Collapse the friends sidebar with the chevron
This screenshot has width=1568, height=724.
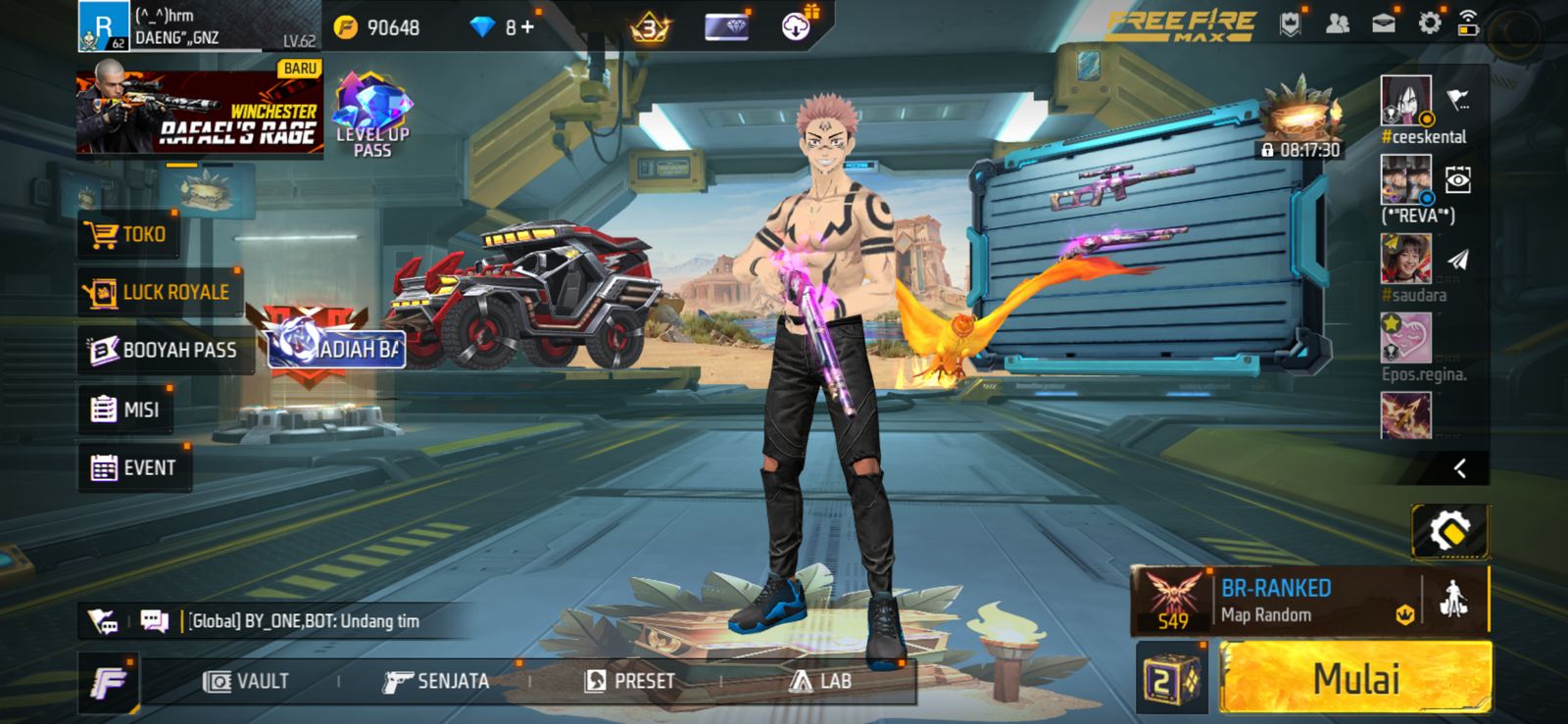1460,468
